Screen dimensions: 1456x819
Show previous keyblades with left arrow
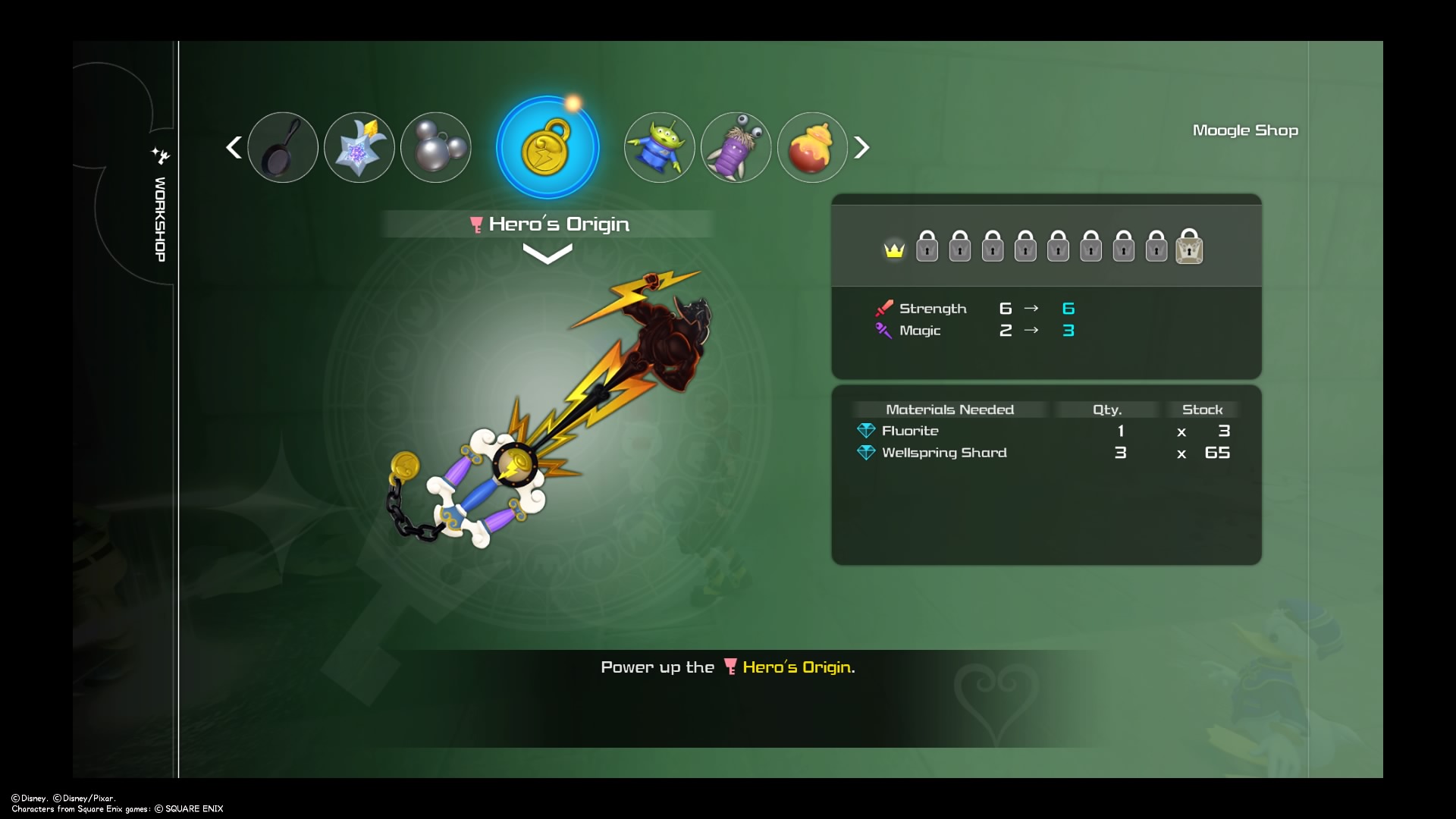[x=234, y=147]
